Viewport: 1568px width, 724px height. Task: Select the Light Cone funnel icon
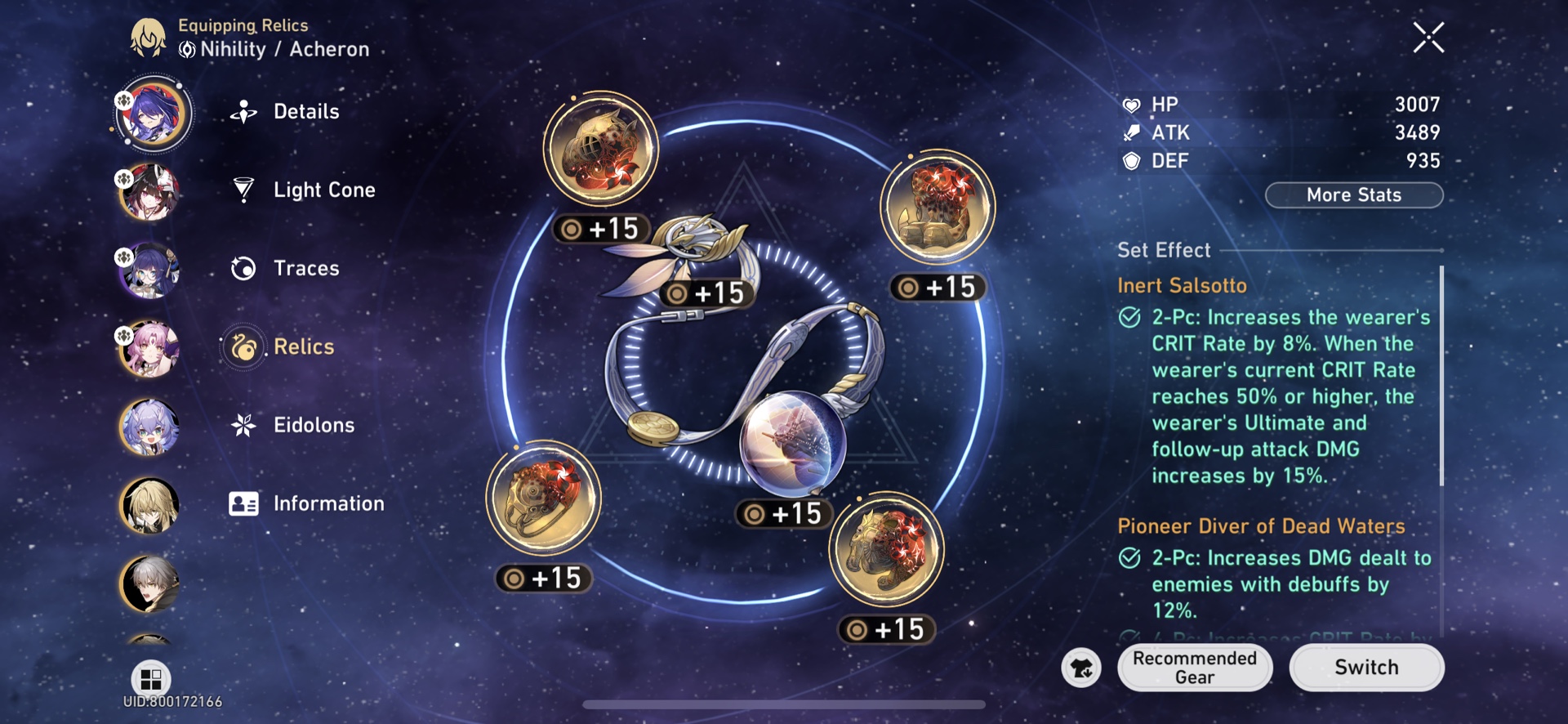pos(243,190)
